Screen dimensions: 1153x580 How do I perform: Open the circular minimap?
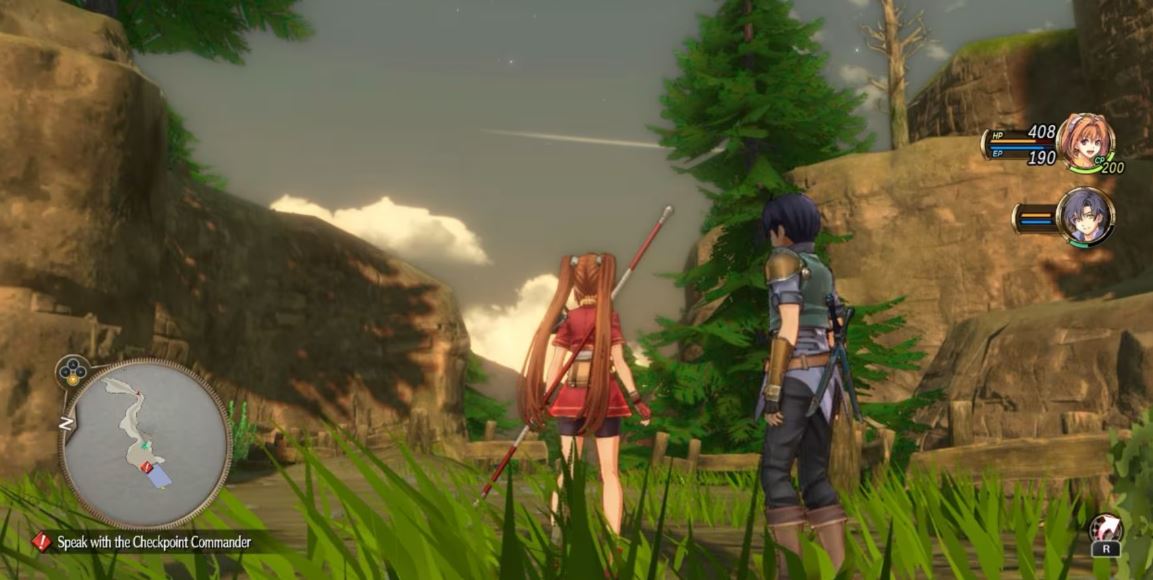click(x=146, y=443)
